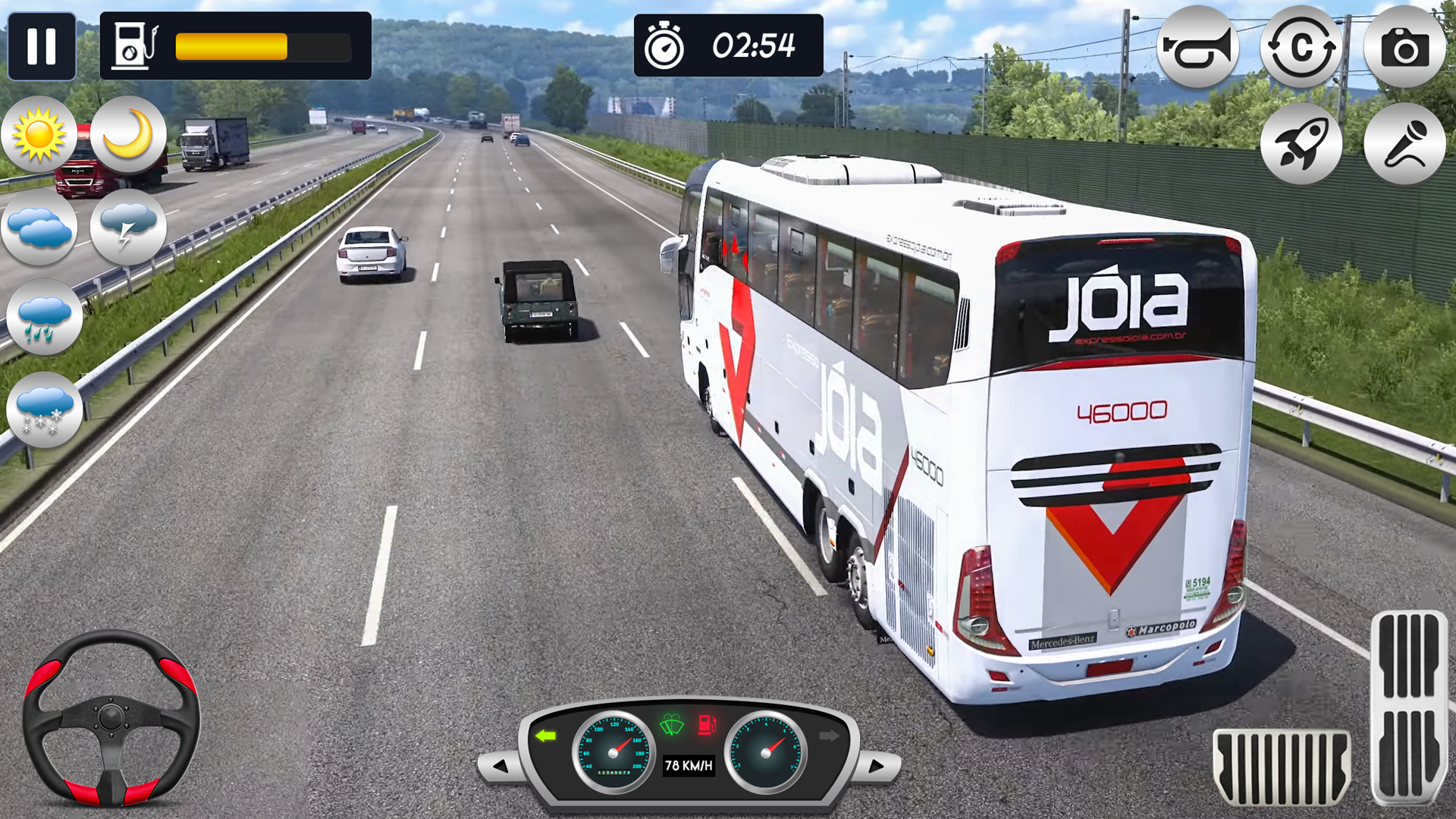Image resolution: width=1456 pixels, height=819 pixels.
Task: Turn on snowy weather
Action: click(44, 409)
